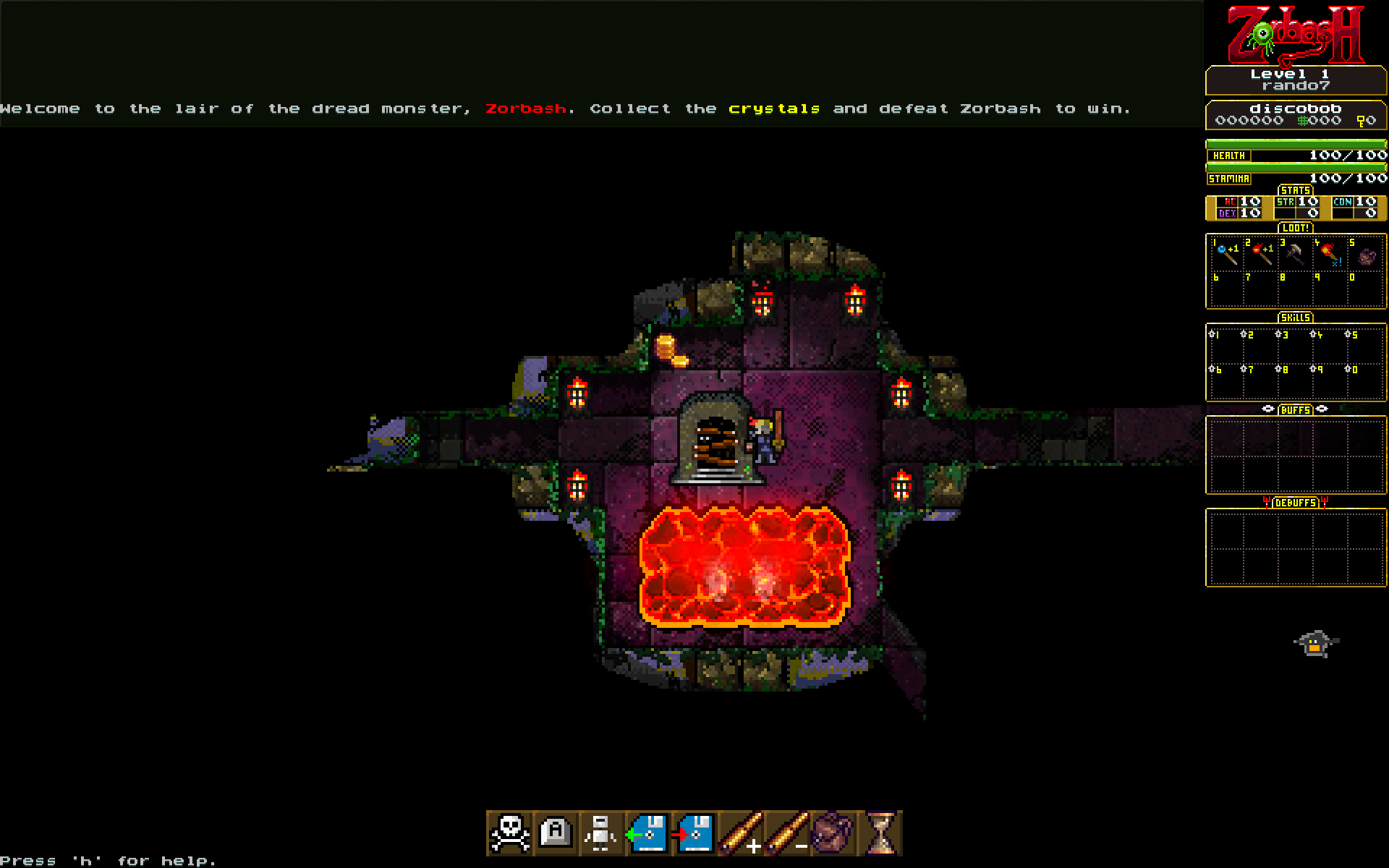The width and height of the screenshot is (1389, 868).
Task: Select the fire wand in loot slot 4
Action: click(x=1330, y=254)
